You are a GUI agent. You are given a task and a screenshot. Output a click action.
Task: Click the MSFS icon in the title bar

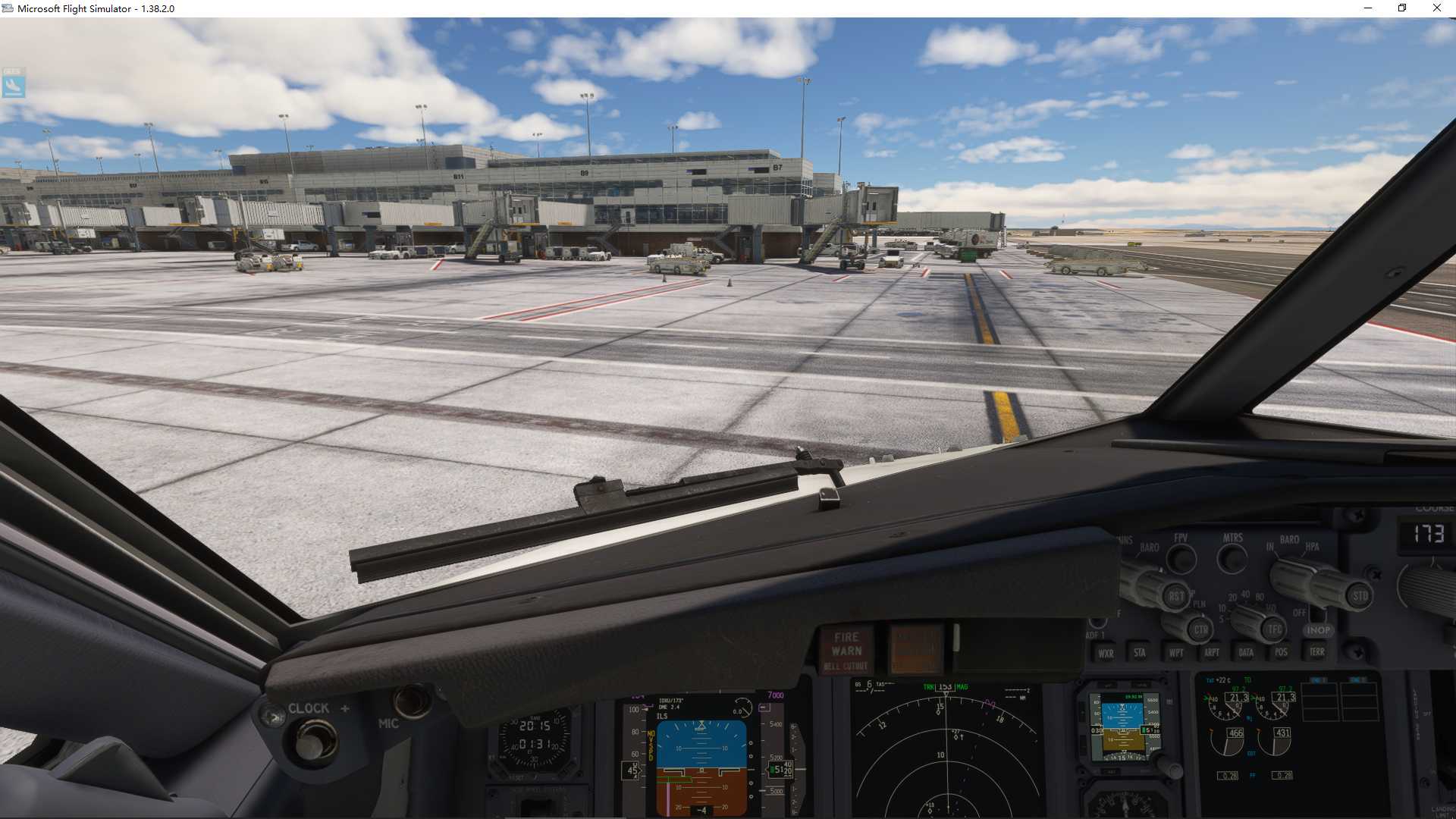pyautogui.click(x=9, y=8)
